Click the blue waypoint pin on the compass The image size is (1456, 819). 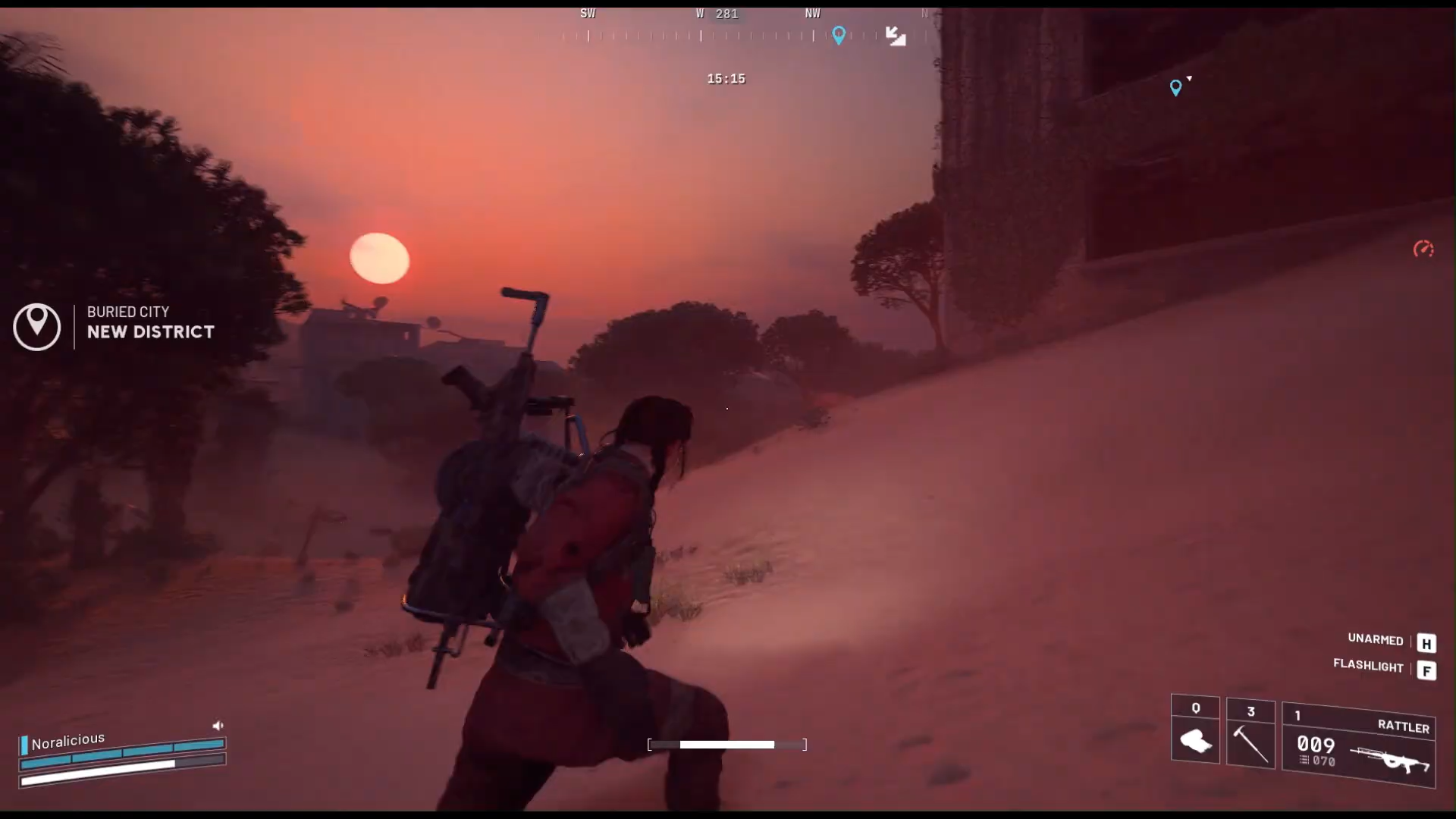coord(839,36)
